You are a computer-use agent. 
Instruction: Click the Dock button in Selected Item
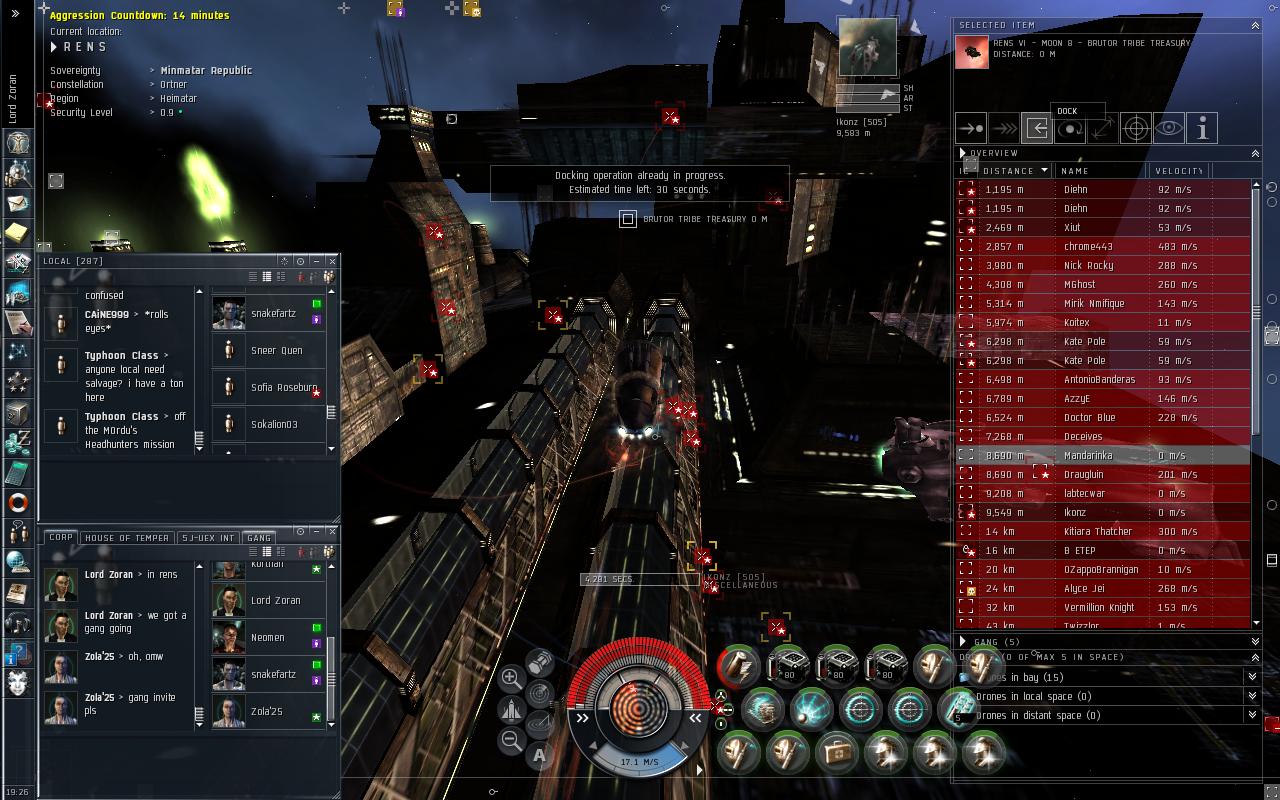pos(1037,129)
